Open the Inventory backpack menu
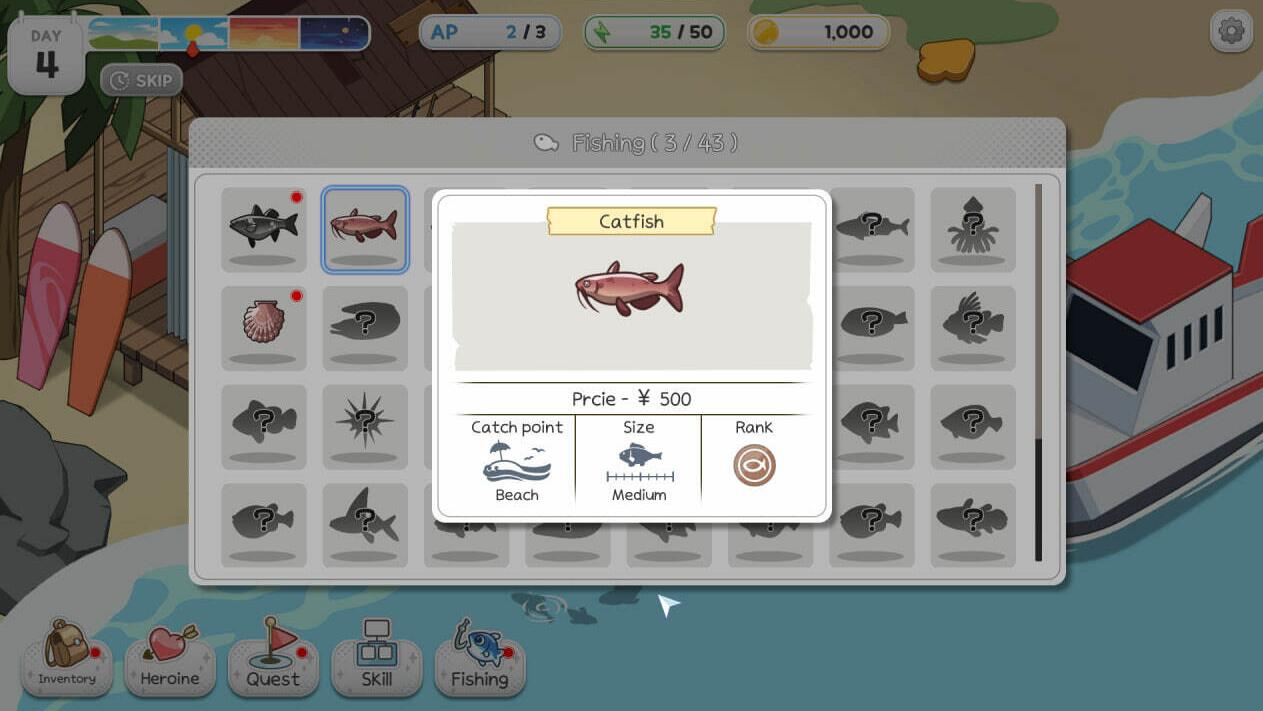 tap(67, 656)
